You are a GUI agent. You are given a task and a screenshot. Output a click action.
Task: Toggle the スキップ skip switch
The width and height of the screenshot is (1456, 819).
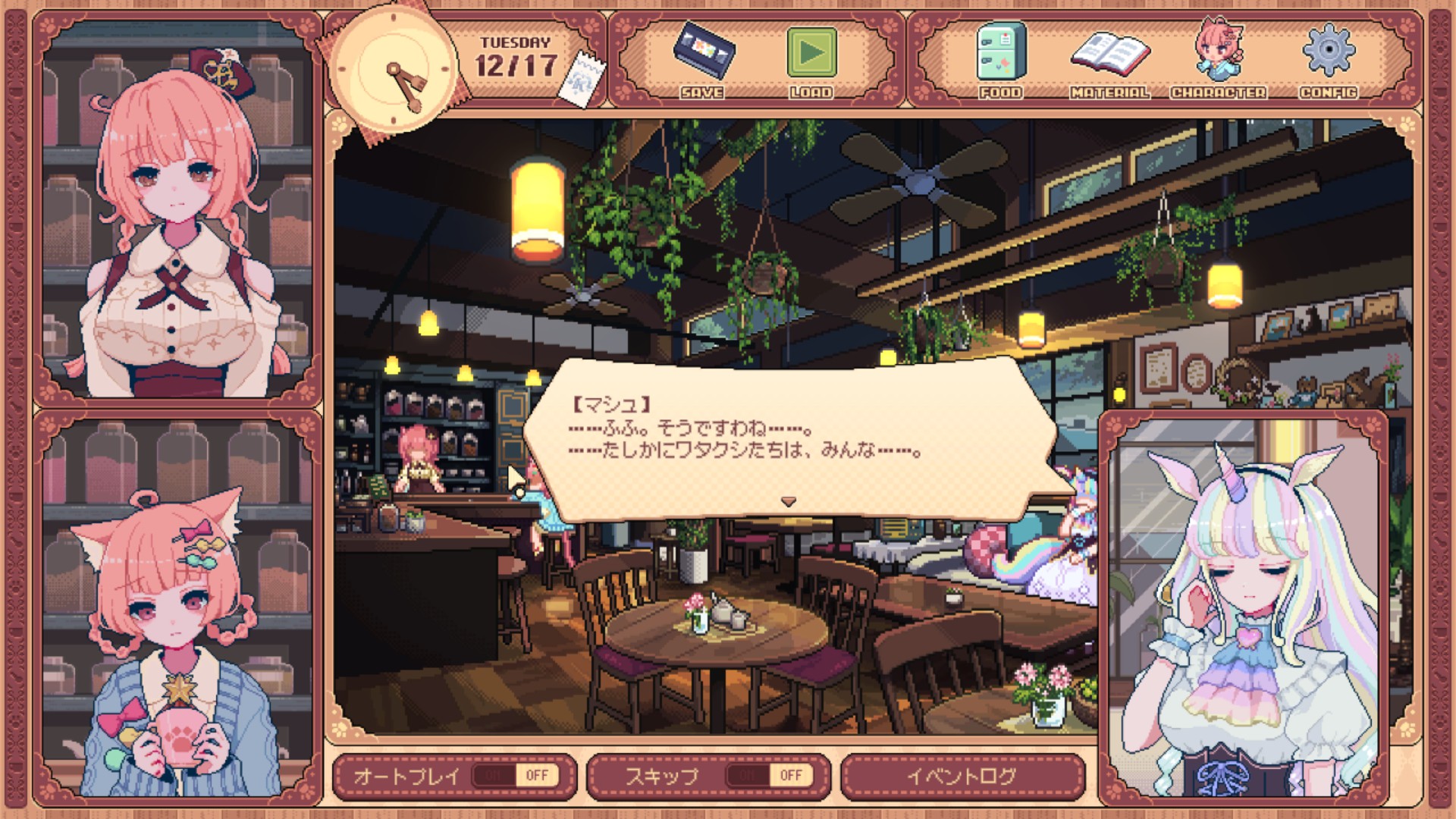tap(769, 775)
